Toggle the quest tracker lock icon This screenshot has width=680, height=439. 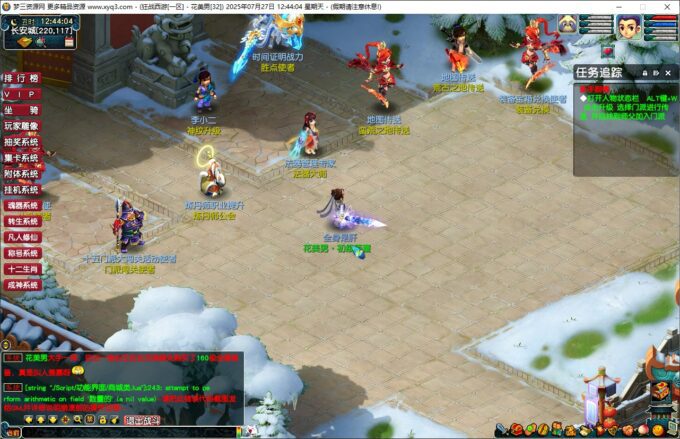[x=645, y=72]
